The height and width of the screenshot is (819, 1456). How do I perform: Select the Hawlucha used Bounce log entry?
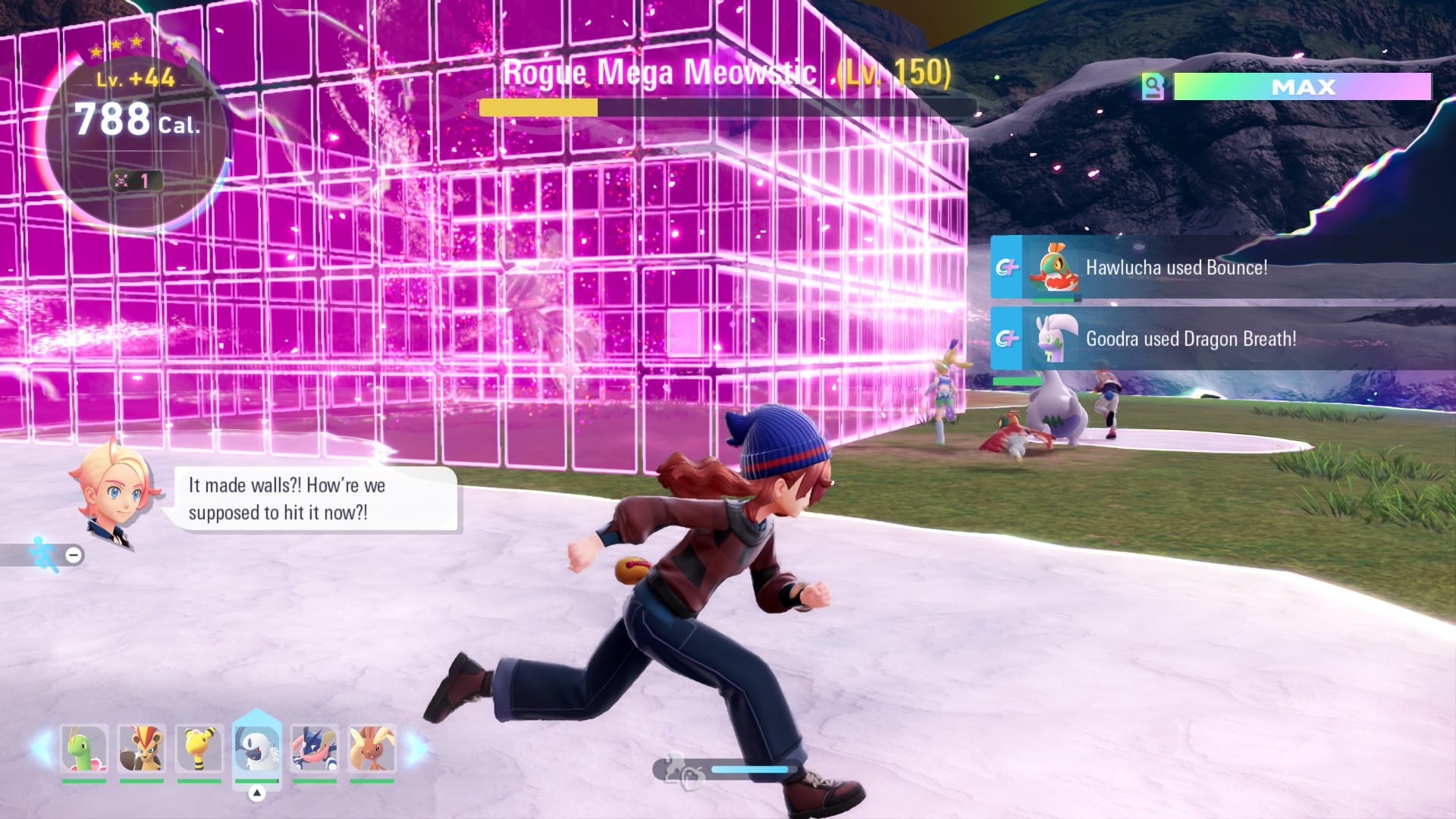[1175, 268]
